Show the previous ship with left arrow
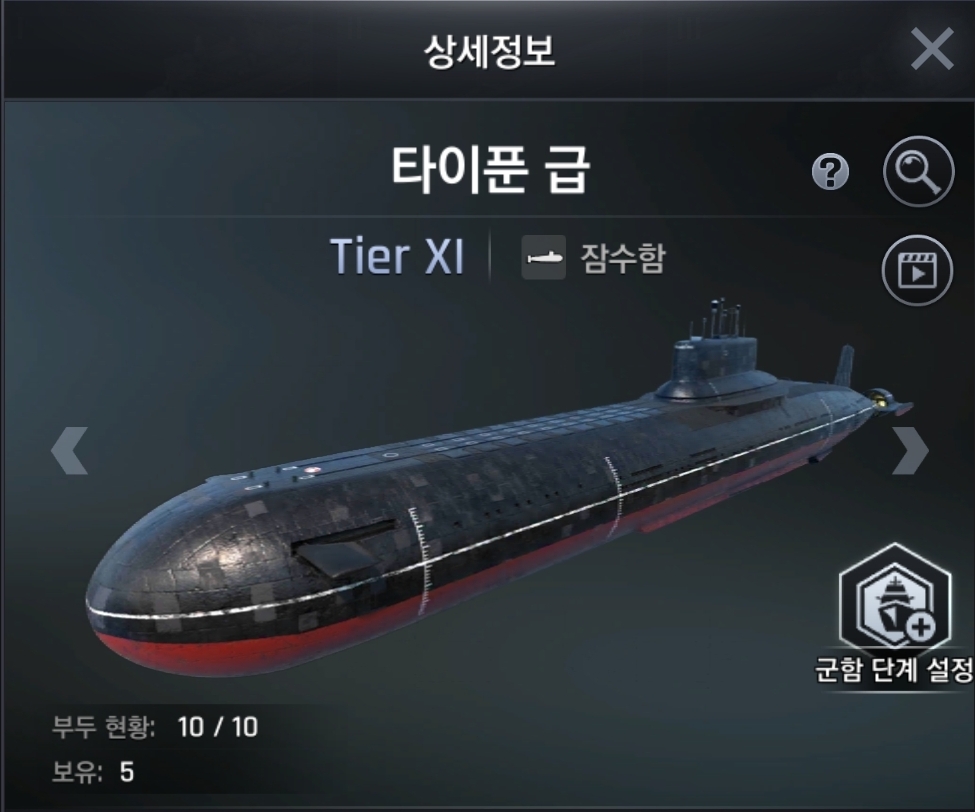The height and width of the screenshot is (812, 975). click(x=69, y=450)
